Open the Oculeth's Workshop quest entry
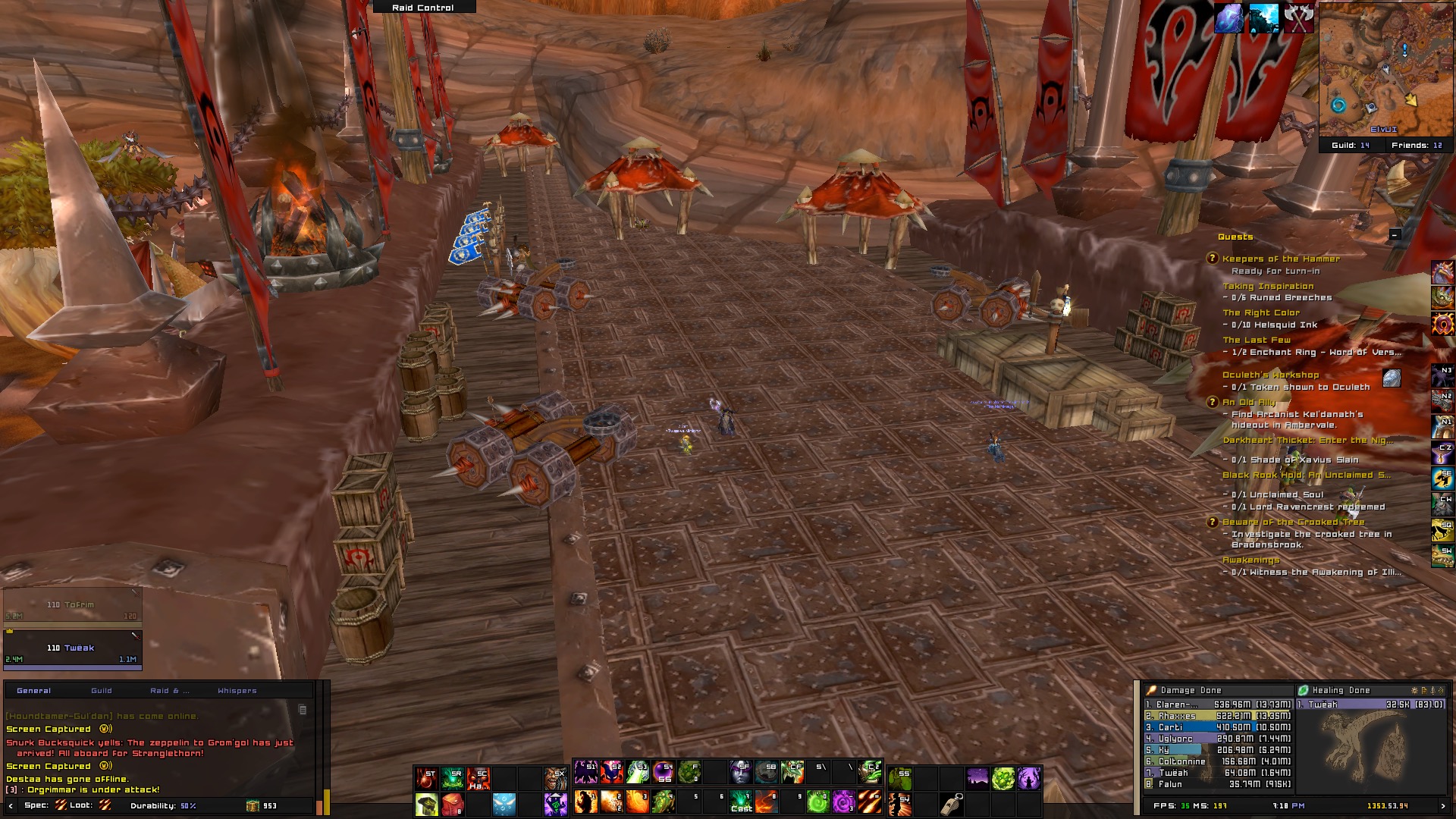1456x819 pixels. (1270, 375)
